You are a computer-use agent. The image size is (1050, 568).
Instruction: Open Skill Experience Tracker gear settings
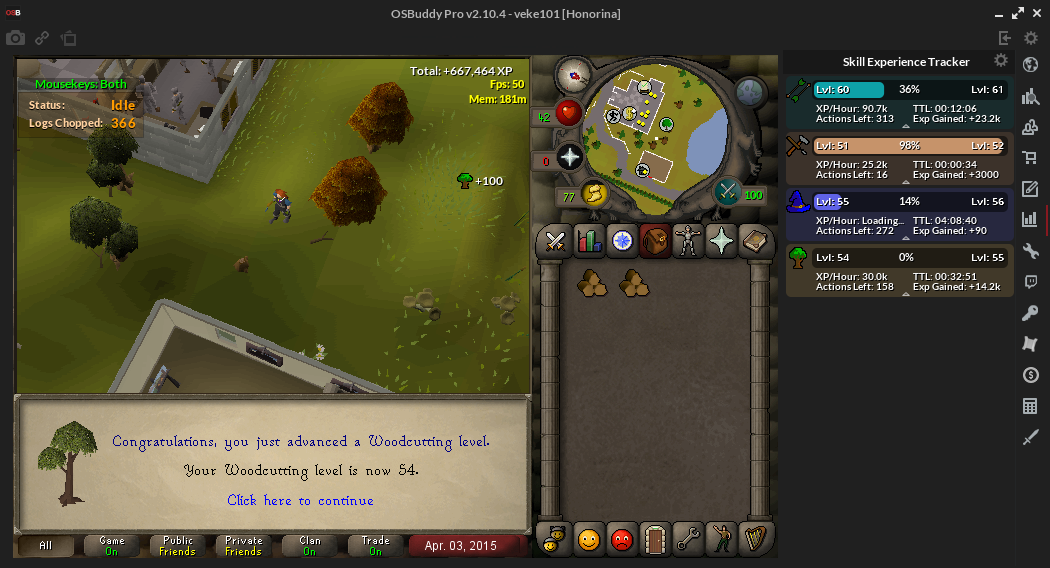pyautogui.click(x=1001, y=61)
